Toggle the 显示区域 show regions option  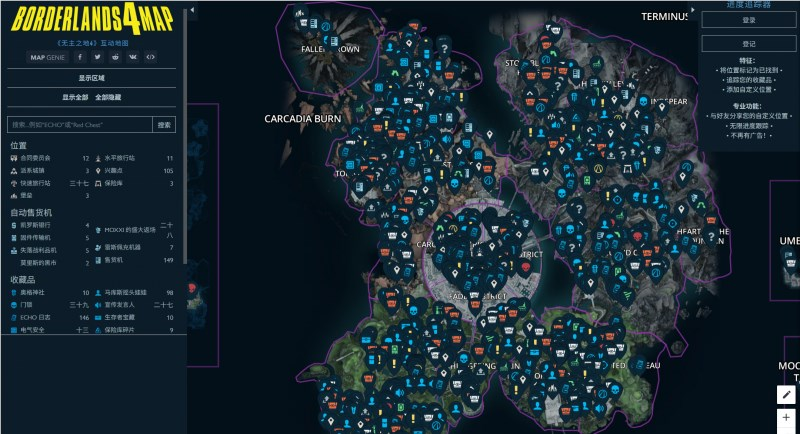click(92, 77)
